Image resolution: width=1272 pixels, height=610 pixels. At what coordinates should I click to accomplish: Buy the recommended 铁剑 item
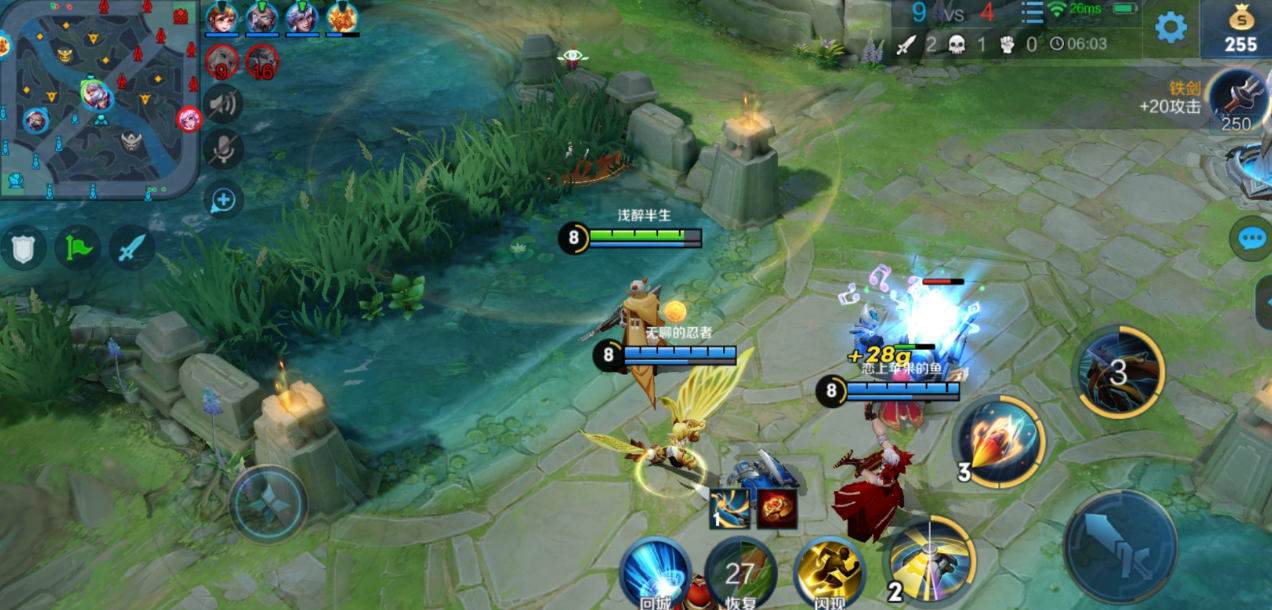click(x=1238, y=101)
